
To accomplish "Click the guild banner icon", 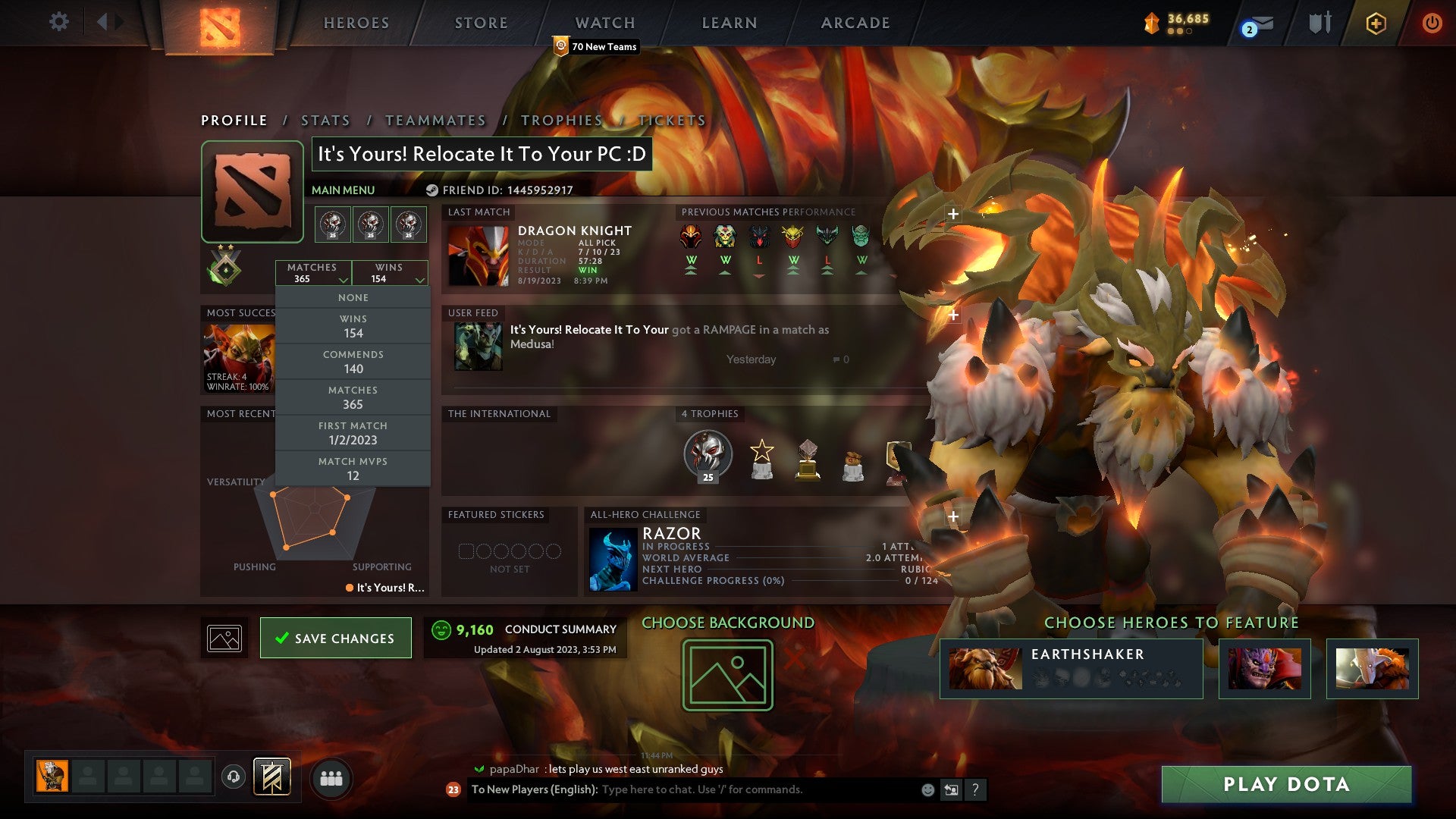I will (x=271, y=777).
